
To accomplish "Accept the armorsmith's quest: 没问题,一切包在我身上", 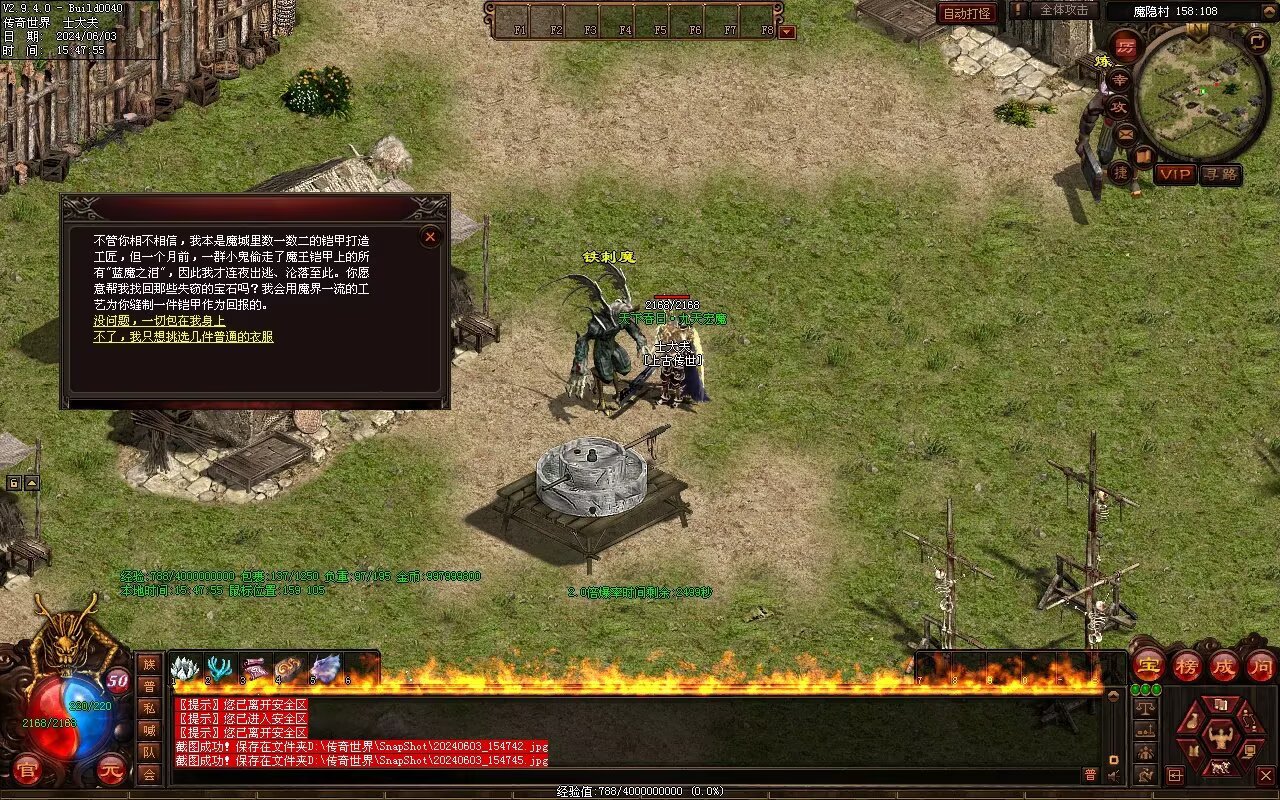I will point(159,321).
